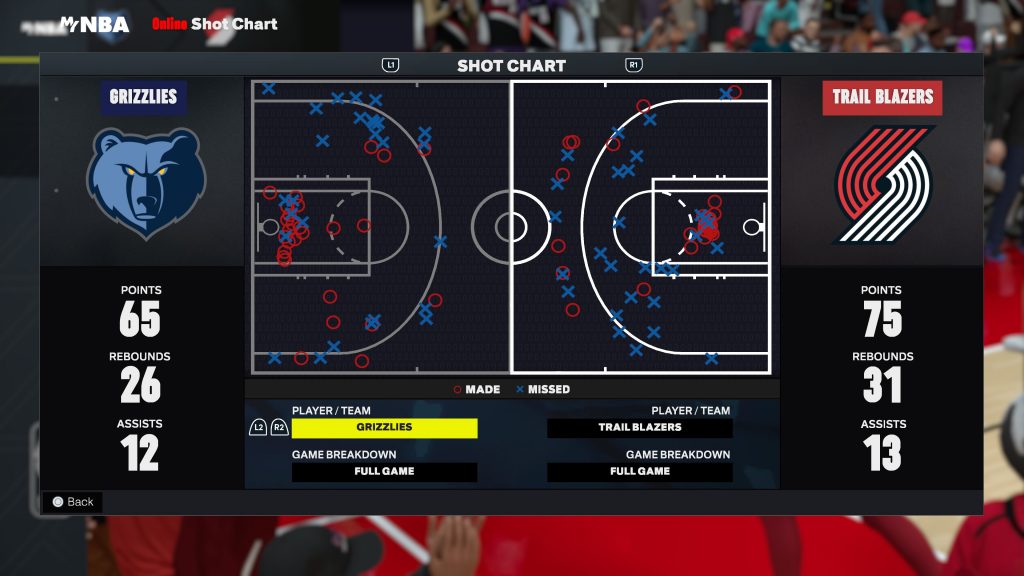The image size is (1024, 576).
Task: Select the highlighted Grizzlies player/team selector
Action: [384, 428]
